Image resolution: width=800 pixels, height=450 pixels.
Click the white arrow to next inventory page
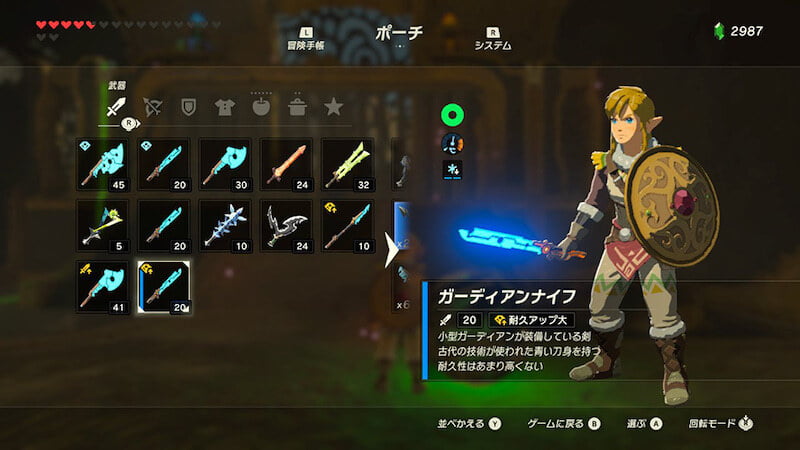[x=393, y=252]
